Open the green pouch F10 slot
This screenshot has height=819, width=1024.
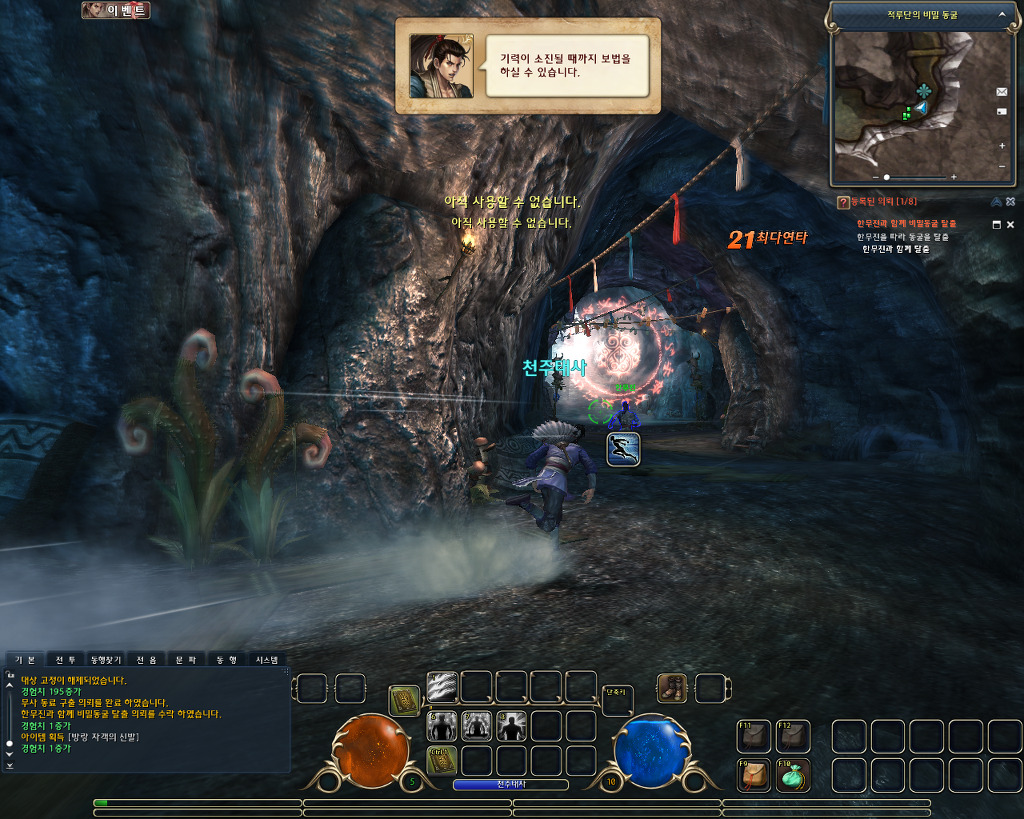click(x=792, y=776)
